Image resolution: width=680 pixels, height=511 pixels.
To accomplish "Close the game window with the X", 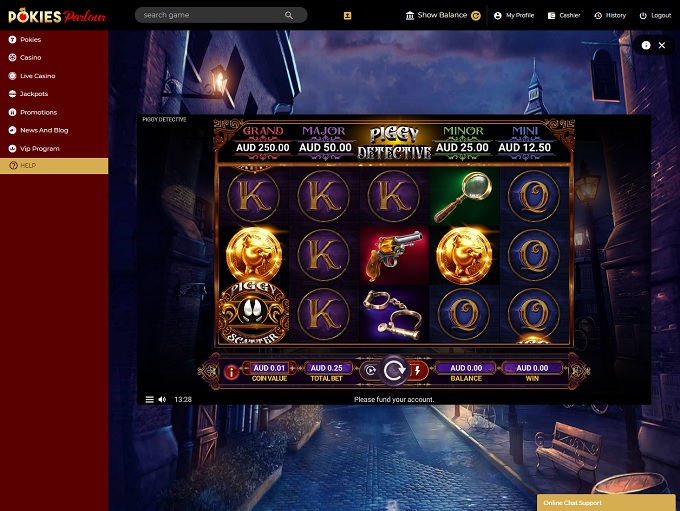I will click(x=662, y=45).
